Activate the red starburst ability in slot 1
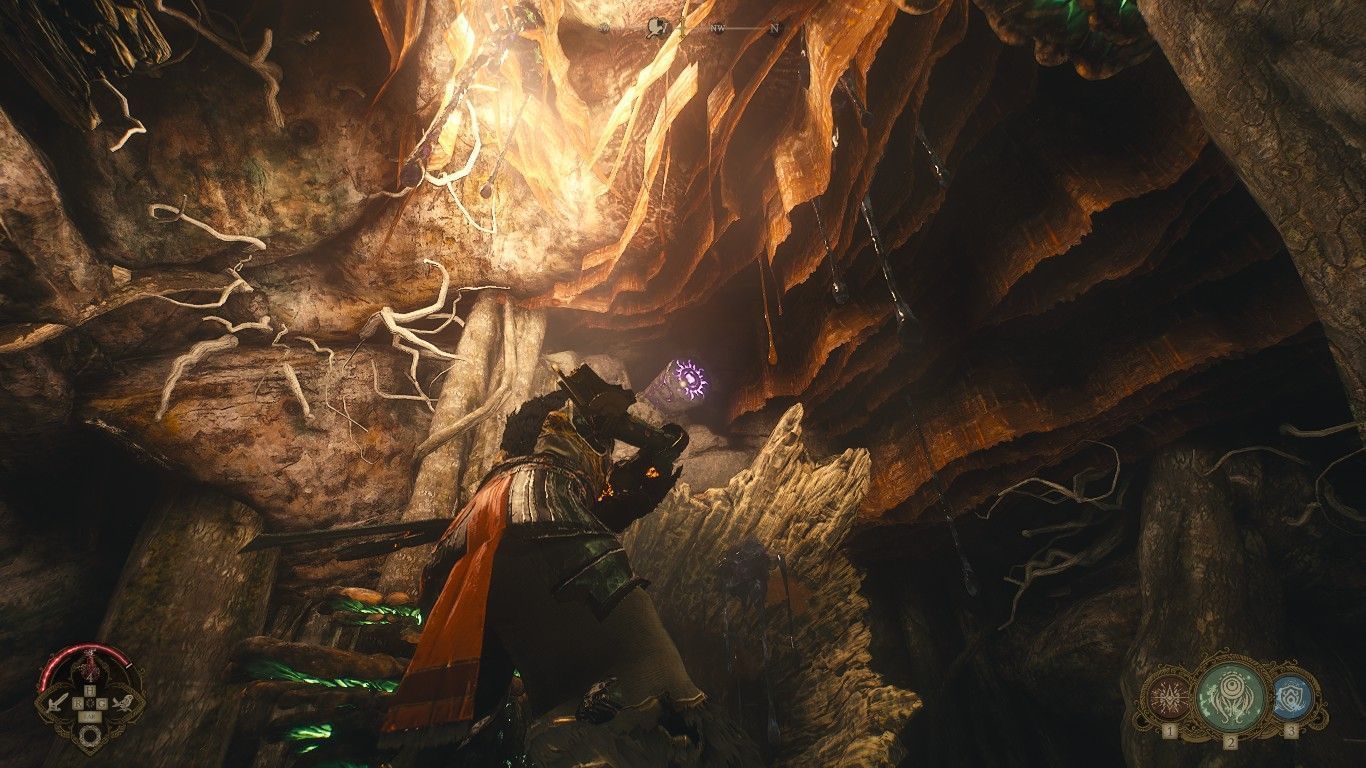This screenshot has width=1366, height=768. [1168, 697]
